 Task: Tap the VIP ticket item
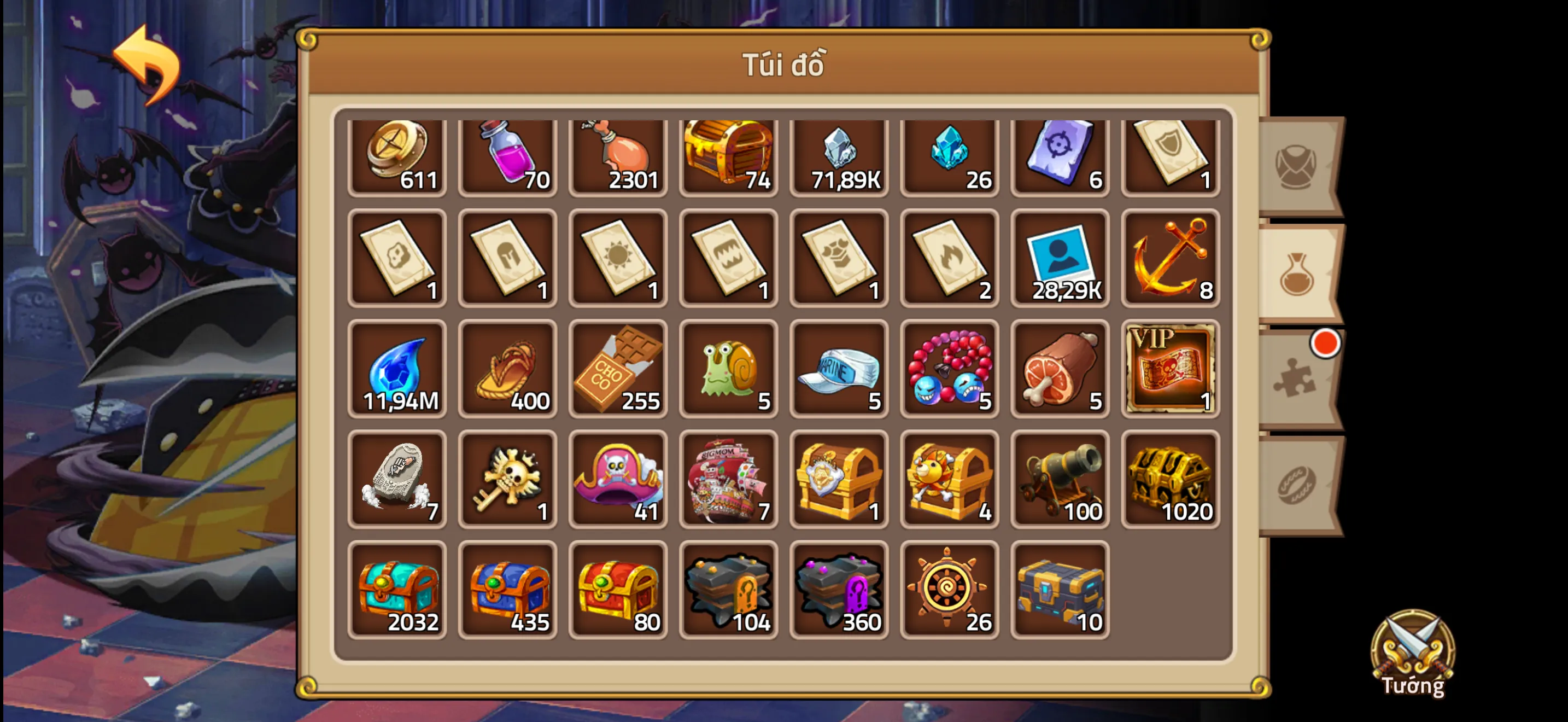(x=1171, y=370)
